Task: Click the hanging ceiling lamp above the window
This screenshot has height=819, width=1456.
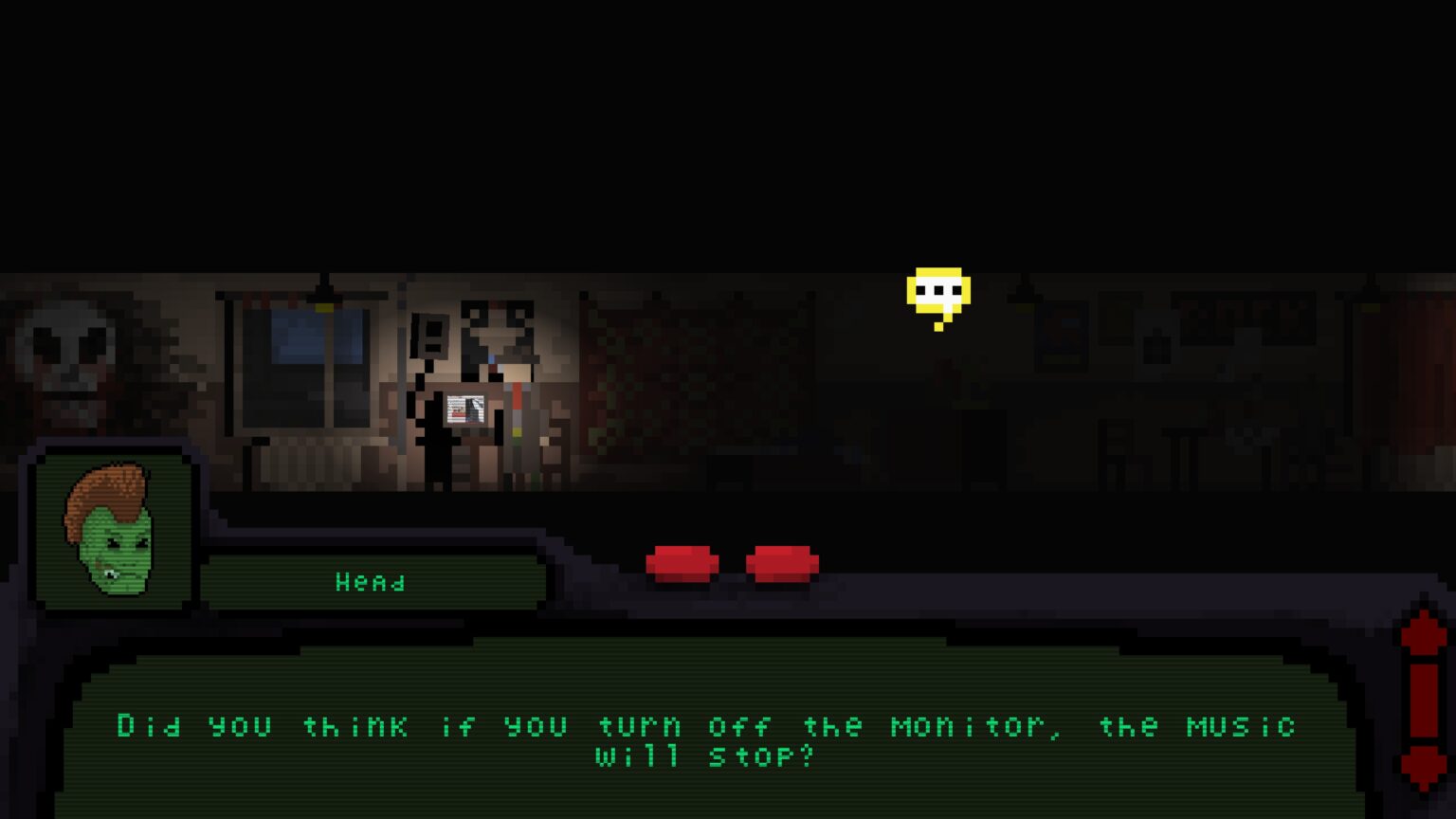Action: click(323, 294)
